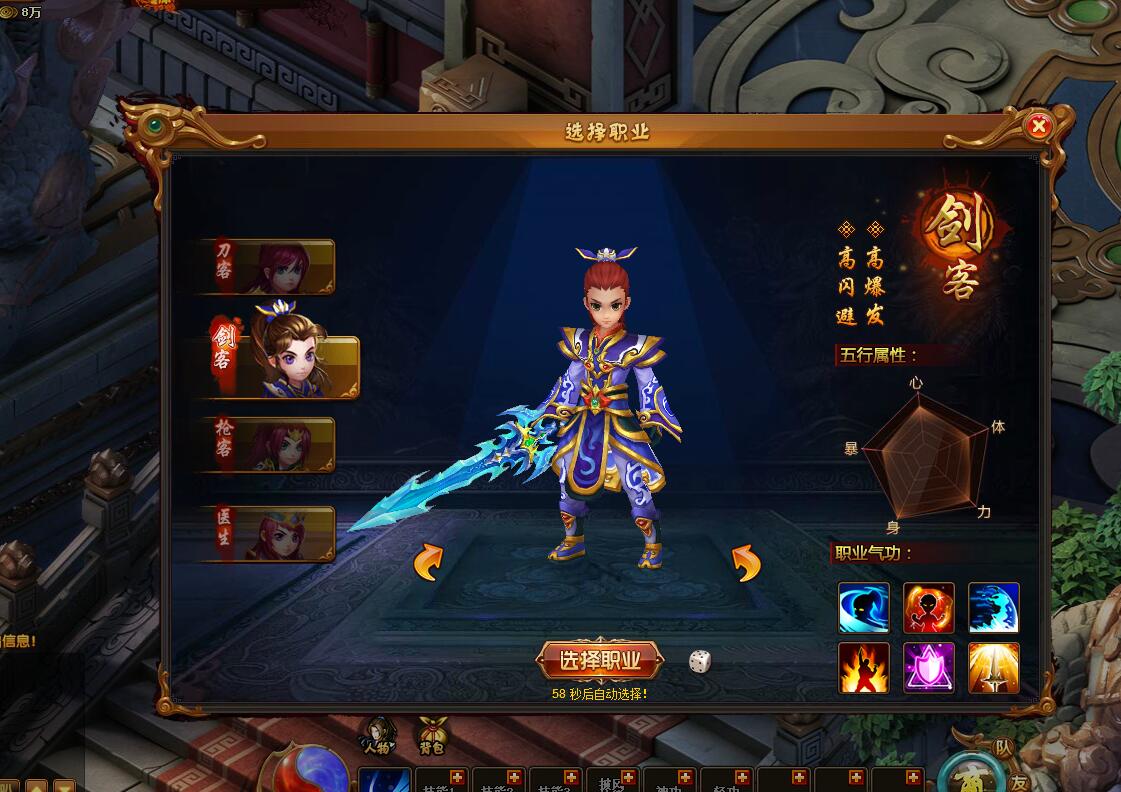
Task: Open the 友 friends button
Action: pyautogui.click(x=1018, y=782)
